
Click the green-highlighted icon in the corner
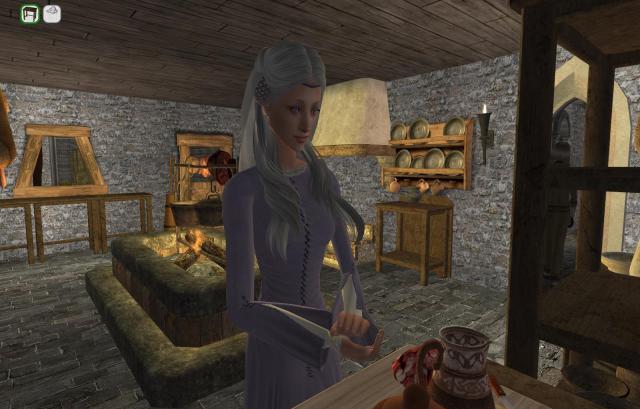[x=30, y=13]
